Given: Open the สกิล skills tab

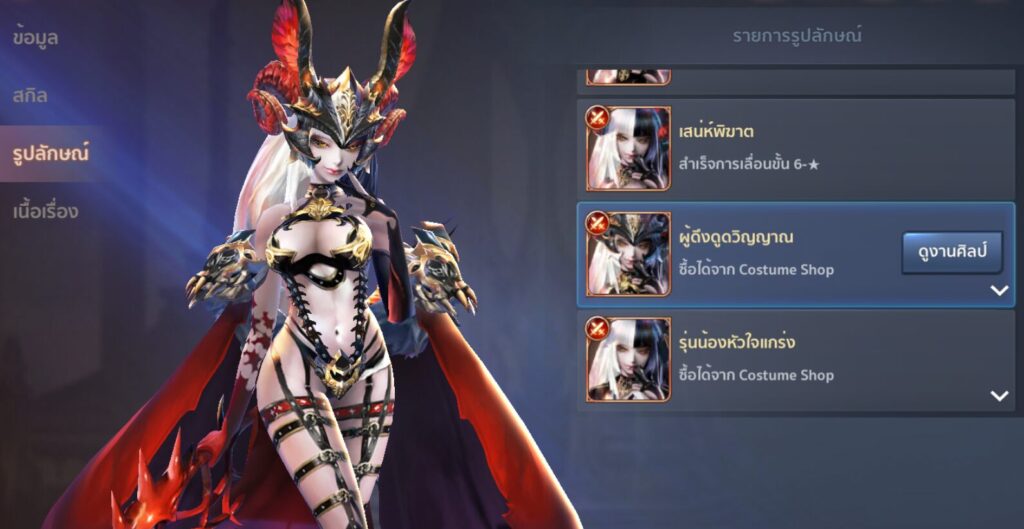Looking at the screenshot, I should 31,96.
